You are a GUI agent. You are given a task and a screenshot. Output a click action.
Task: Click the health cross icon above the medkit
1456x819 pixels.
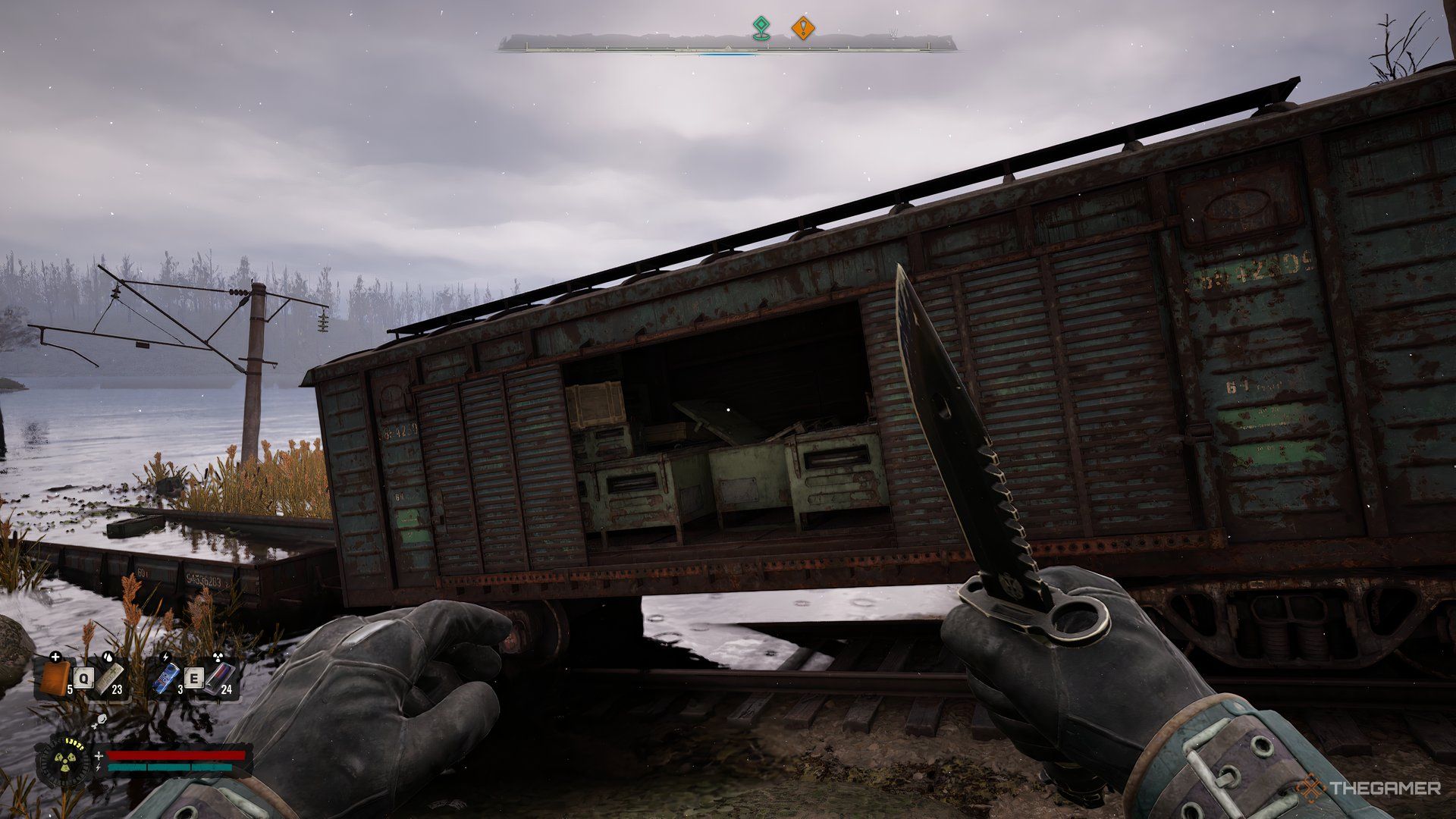coord(56,657)
